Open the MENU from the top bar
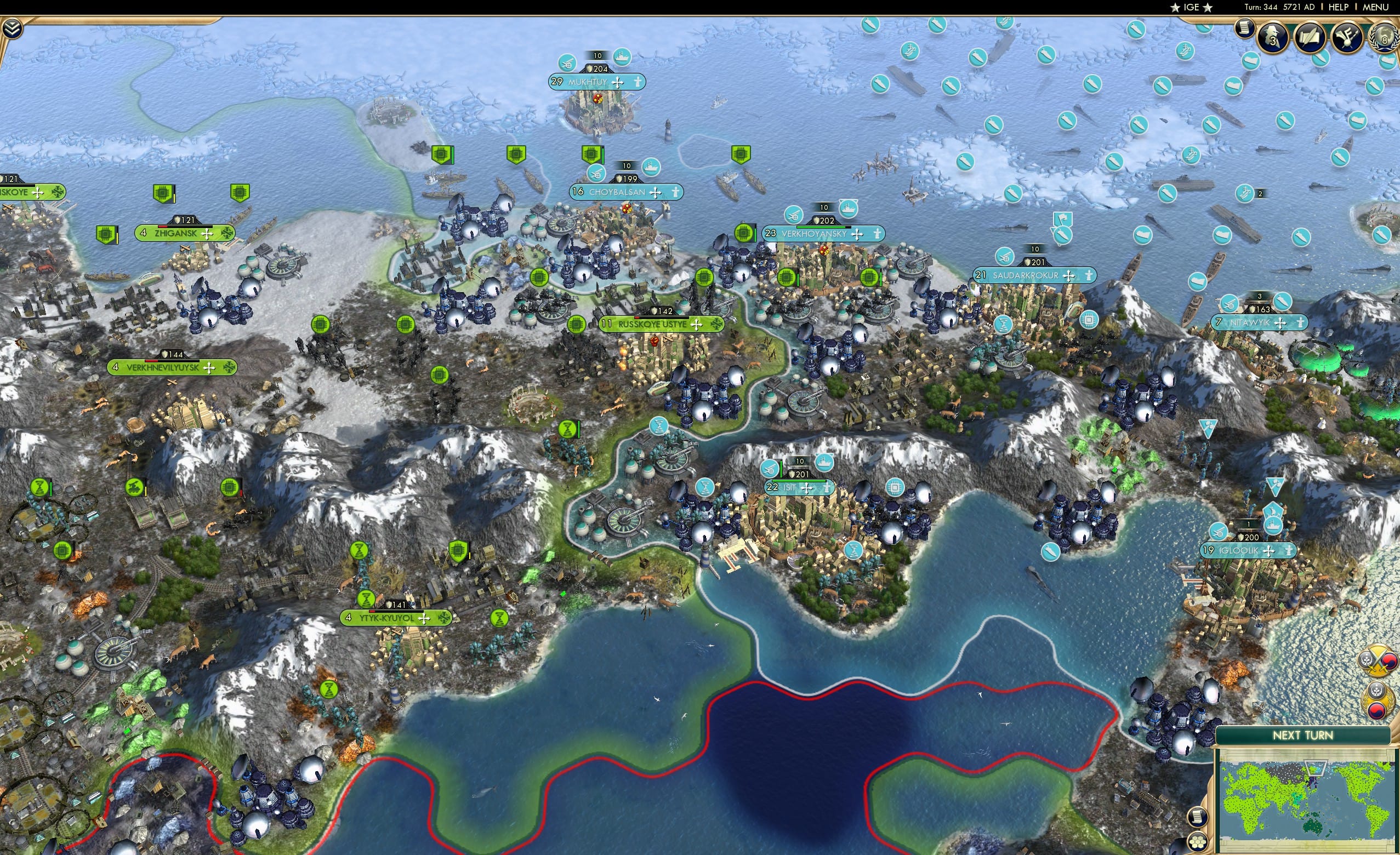The height and width of the screenshot is (855, 1400). [x=1375, y=7]
